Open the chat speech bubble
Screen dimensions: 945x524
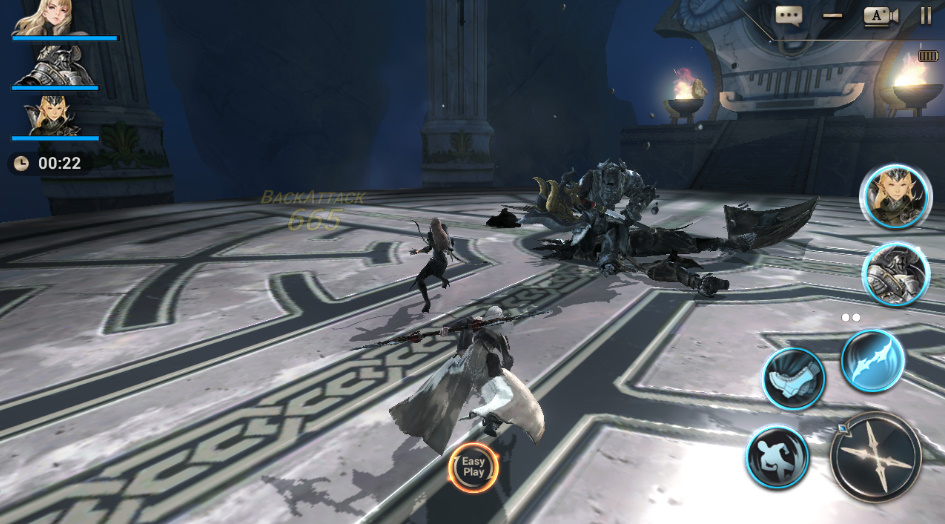point(789,15)
